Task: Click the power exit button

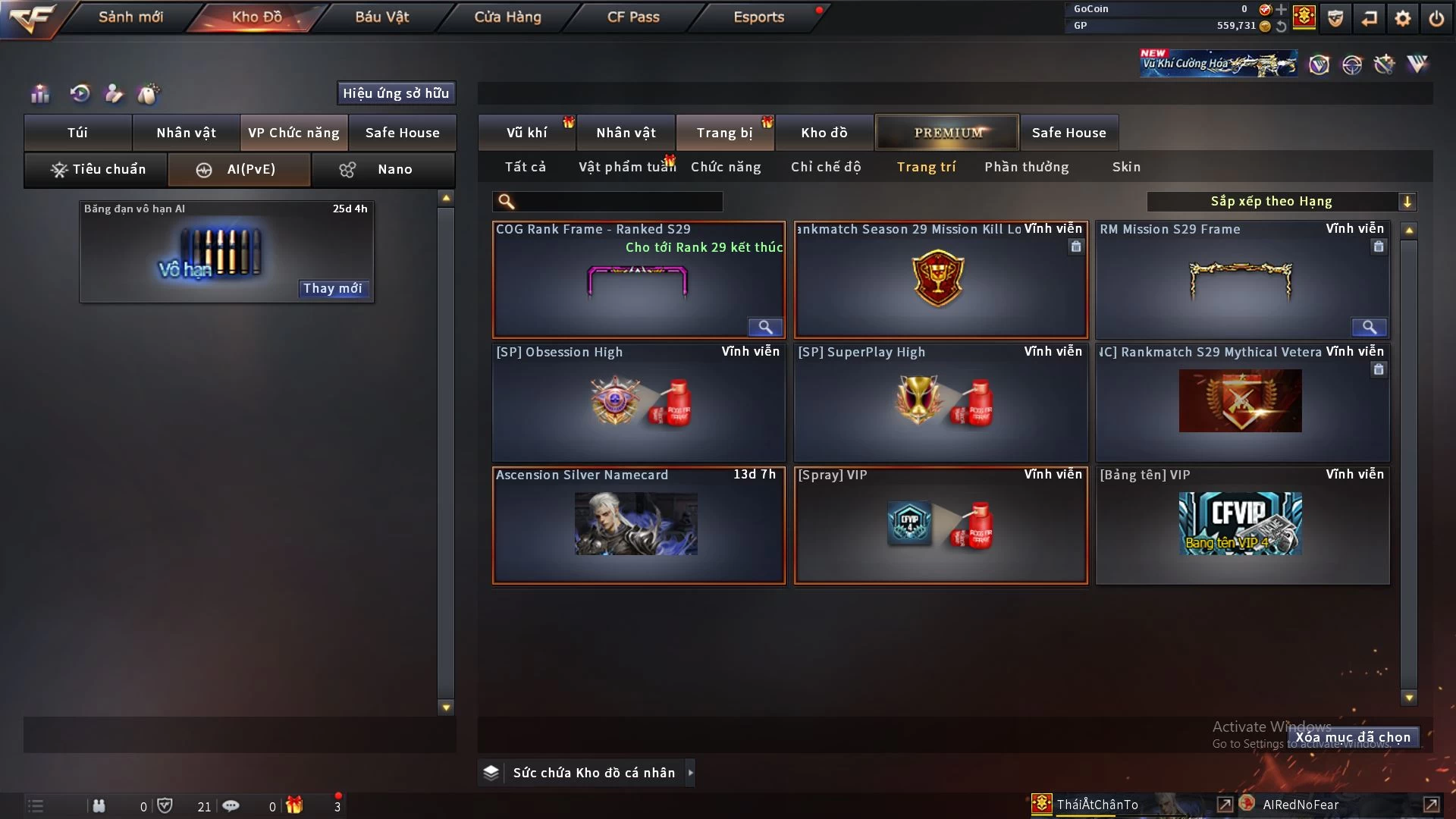Action: coord(1436,18)
